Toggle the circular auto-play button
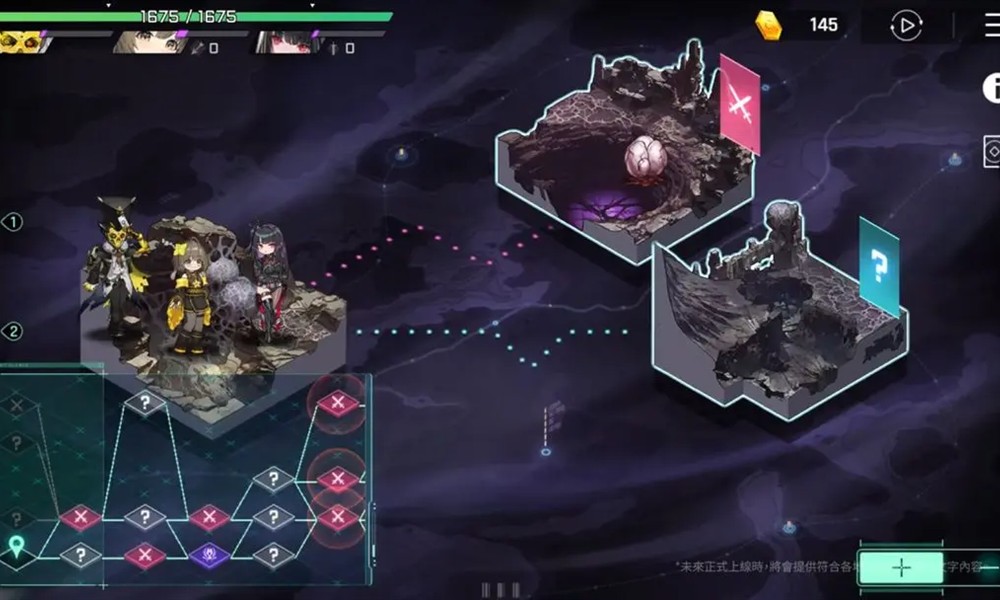The image size is (1000, 600). pos(905,26)
